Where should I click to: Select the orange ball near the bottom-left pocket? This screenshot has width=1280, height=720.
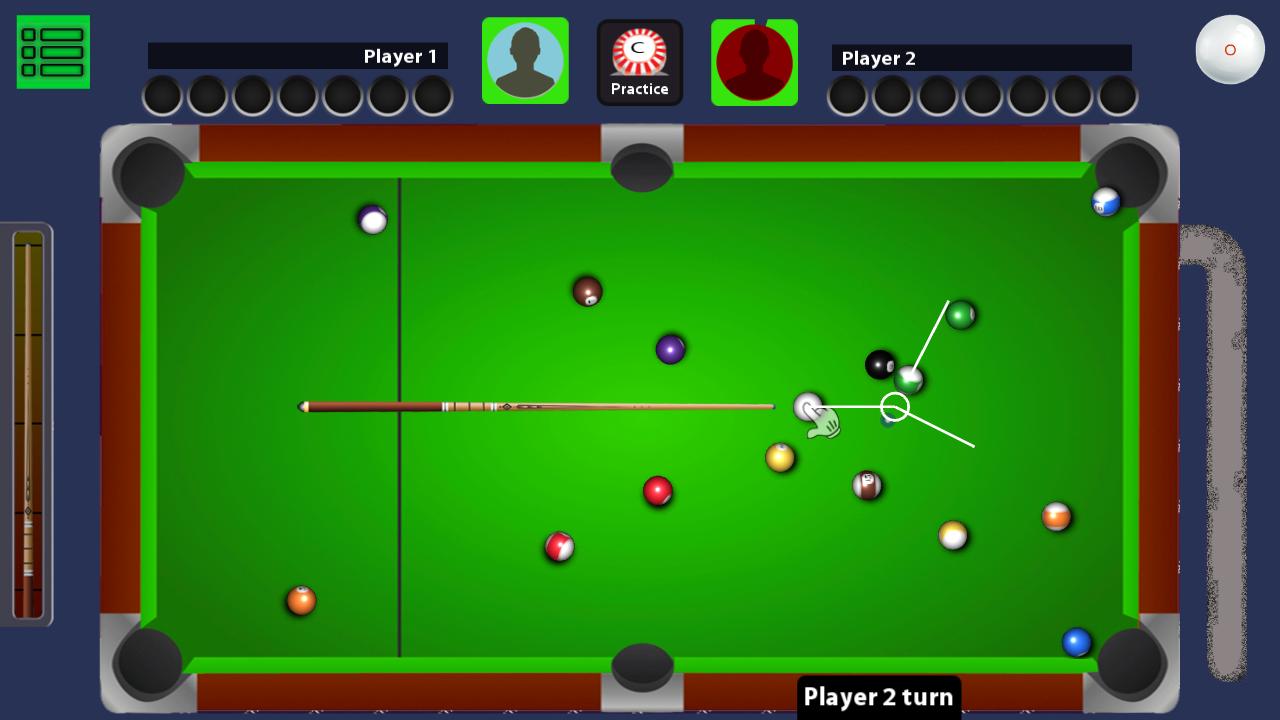coord(299,600)
